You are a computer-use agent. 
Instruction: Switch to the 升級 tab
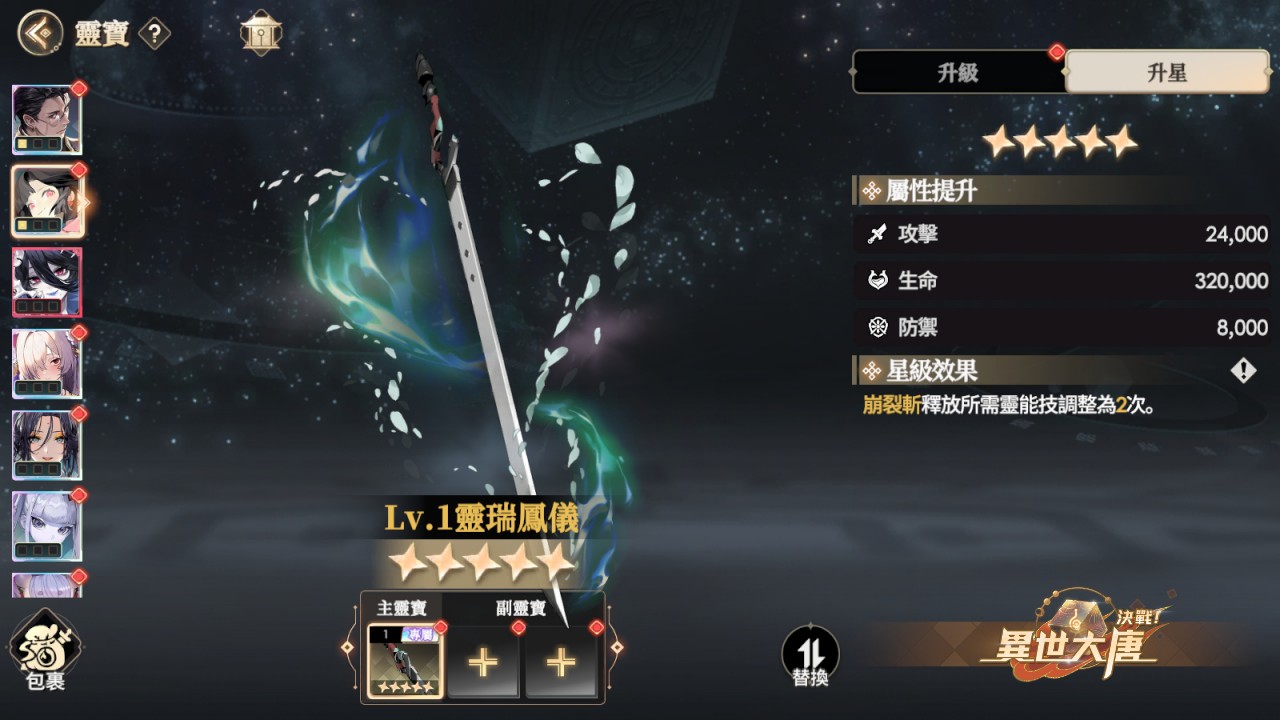(958, 72)
